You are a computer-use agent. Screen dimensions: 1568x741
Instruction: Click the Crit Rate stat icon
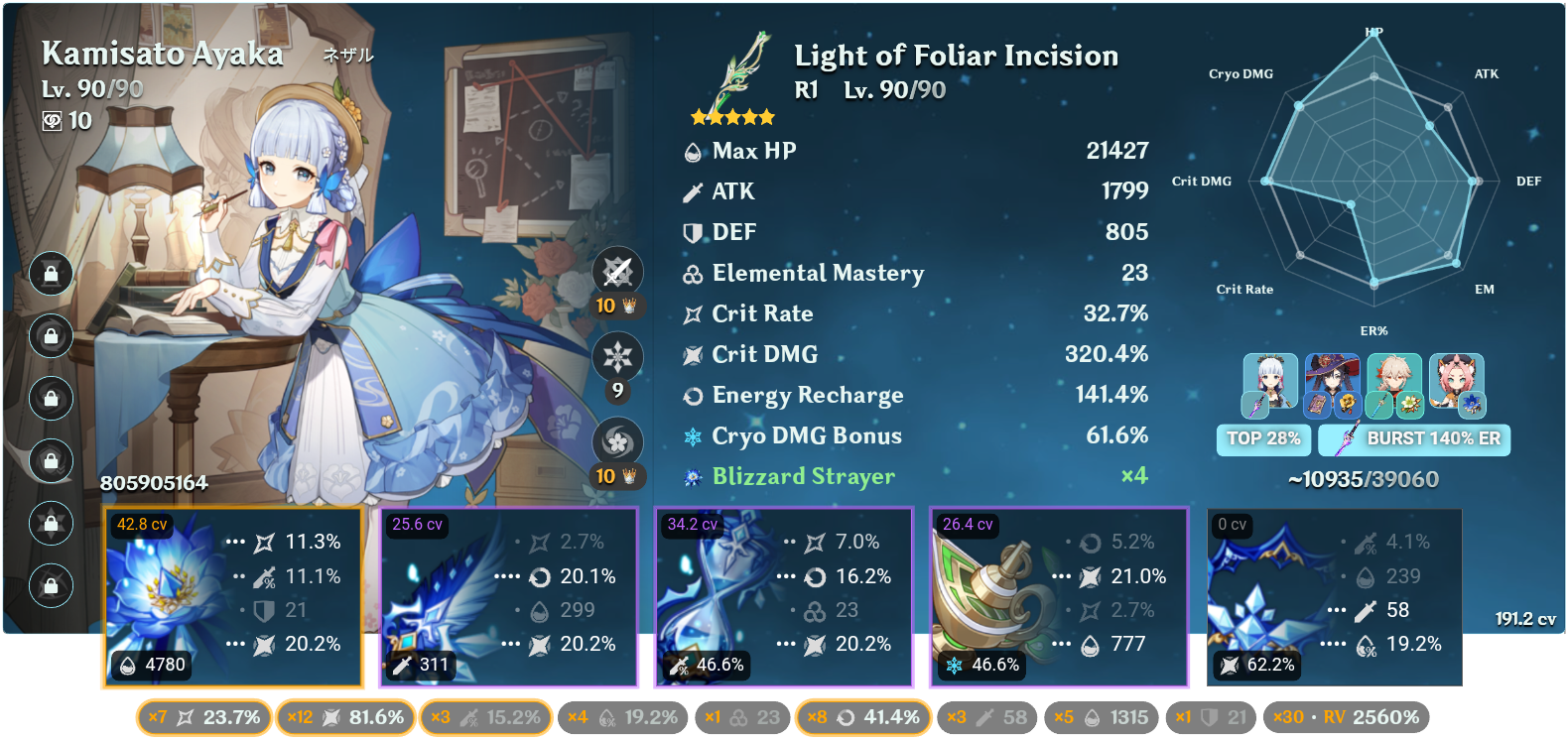pos(693,313)
